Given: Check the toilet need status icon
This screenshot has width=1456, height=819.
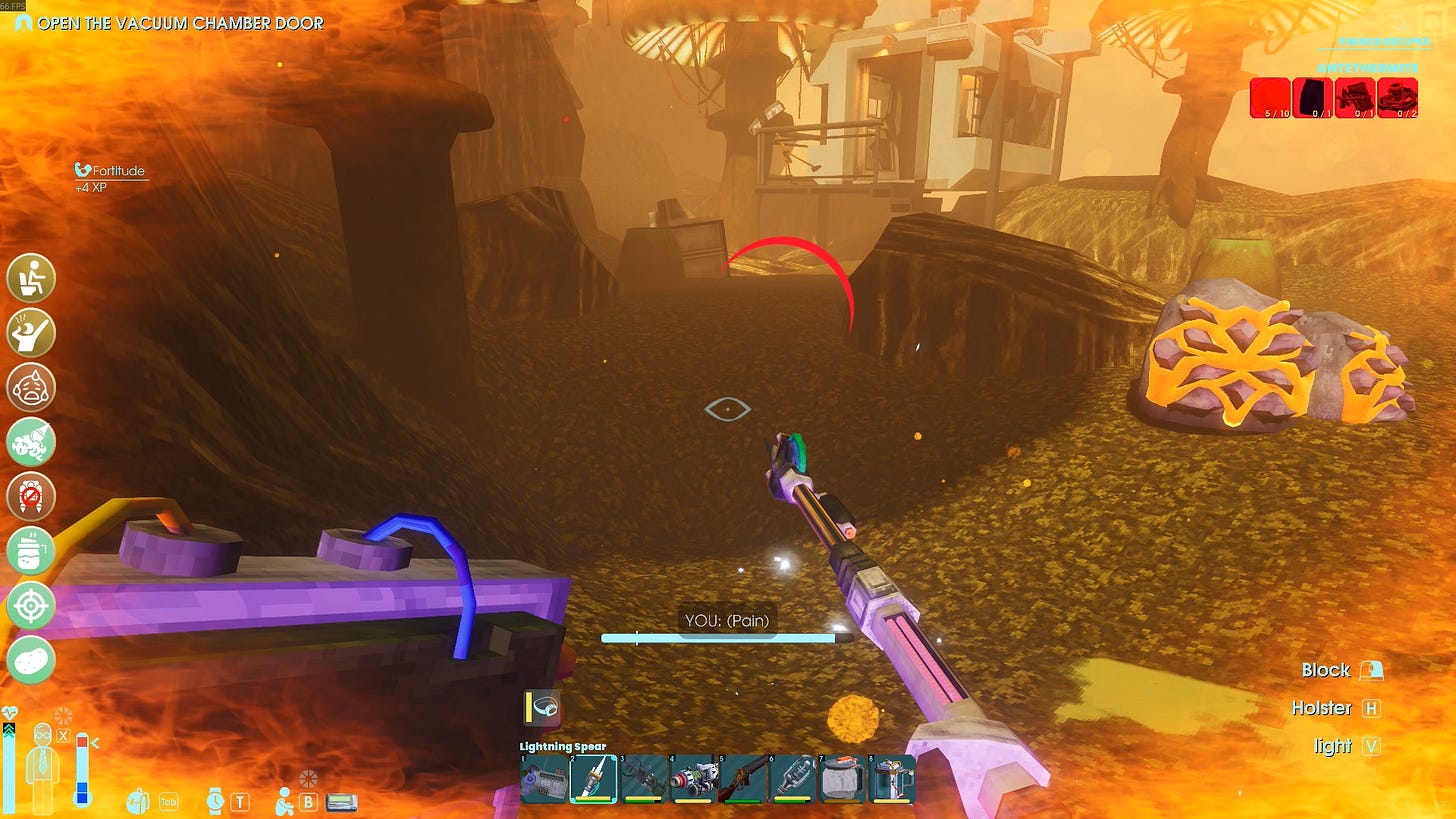Looking at the screenshot, I should pyautogui.click(x=31, y=278).
